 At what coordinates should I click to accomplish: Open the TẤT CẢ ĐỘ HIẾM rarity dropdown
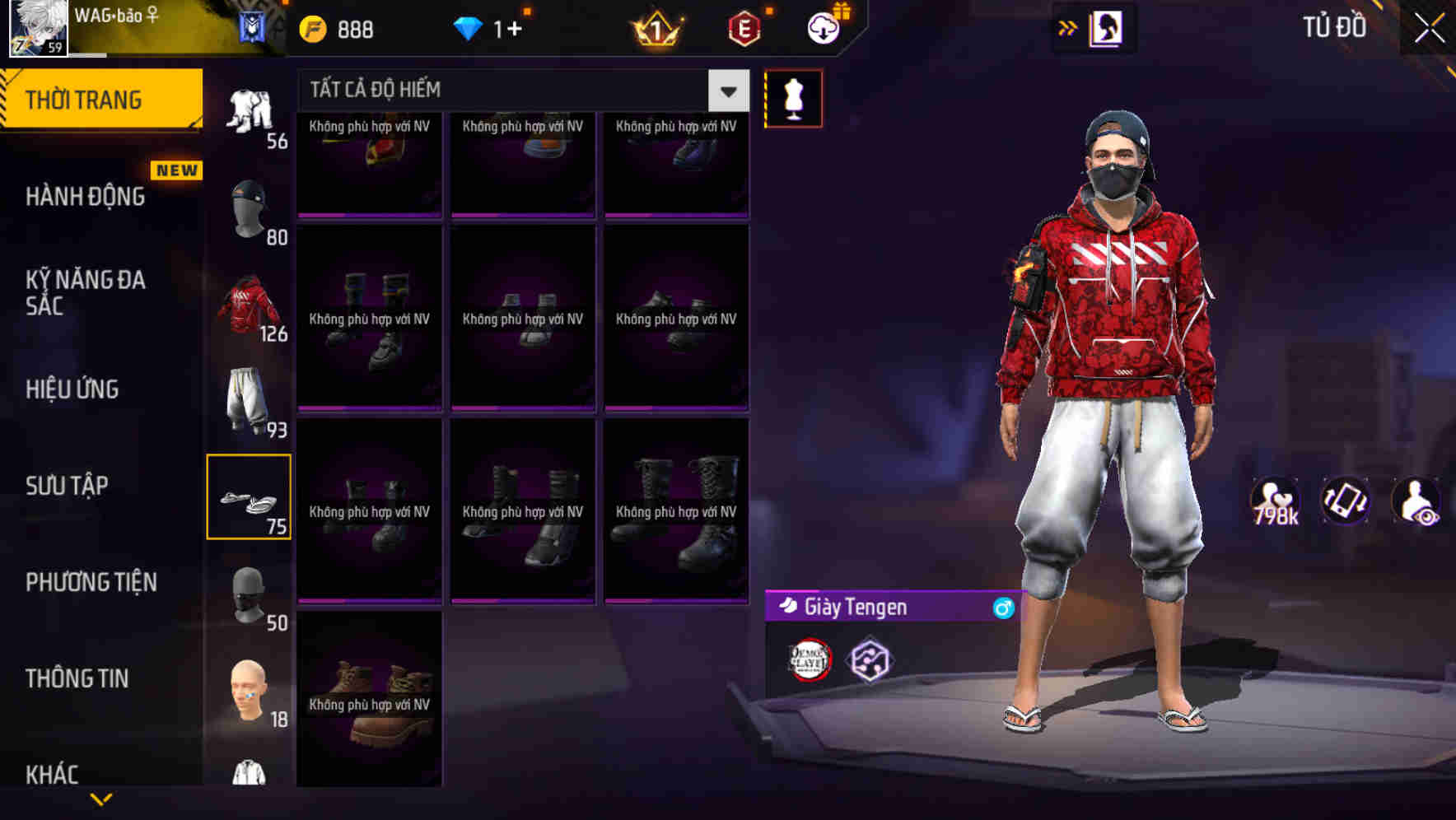point(726,91)
